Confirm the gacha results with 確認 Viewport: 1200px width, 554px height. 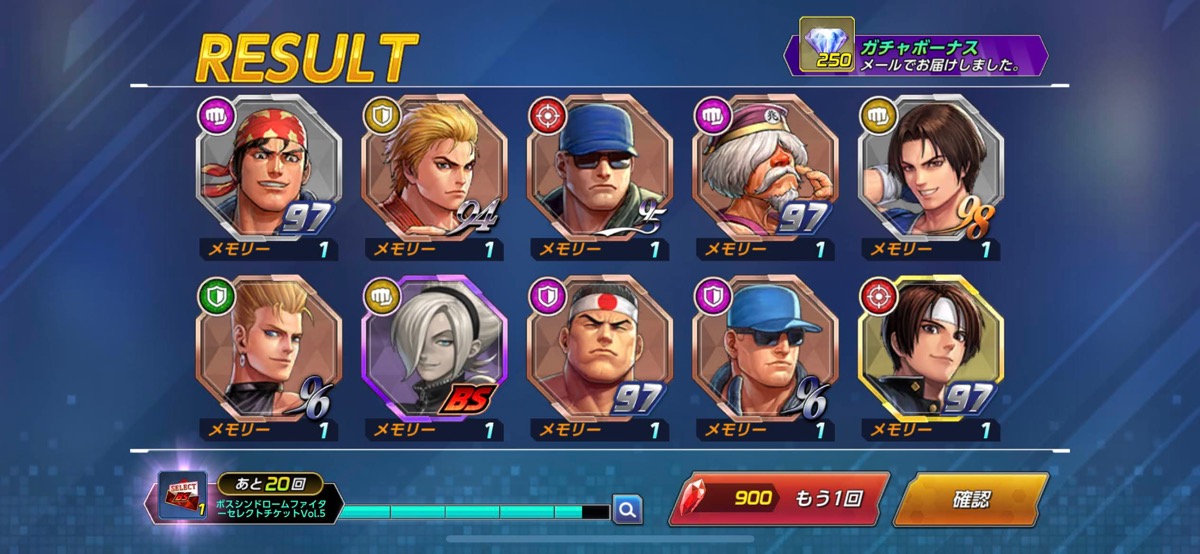[969, 498]
